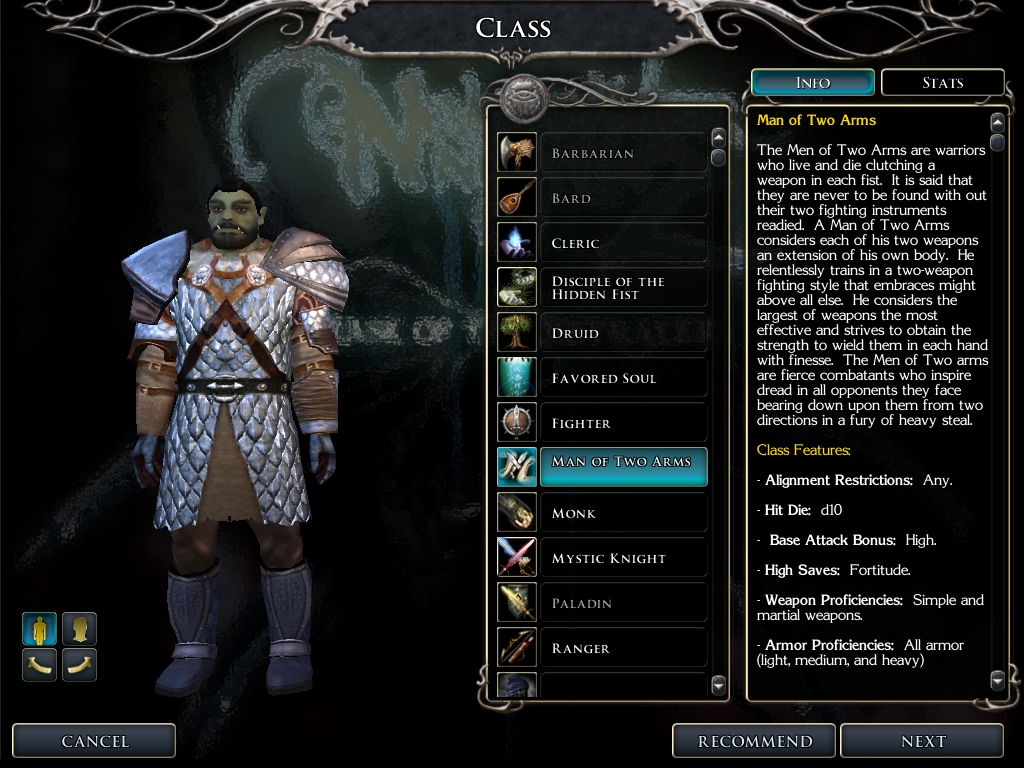Screen dimensions: 1024x768
Task: Choose the Druid class entry
Action: click(622, 333)
